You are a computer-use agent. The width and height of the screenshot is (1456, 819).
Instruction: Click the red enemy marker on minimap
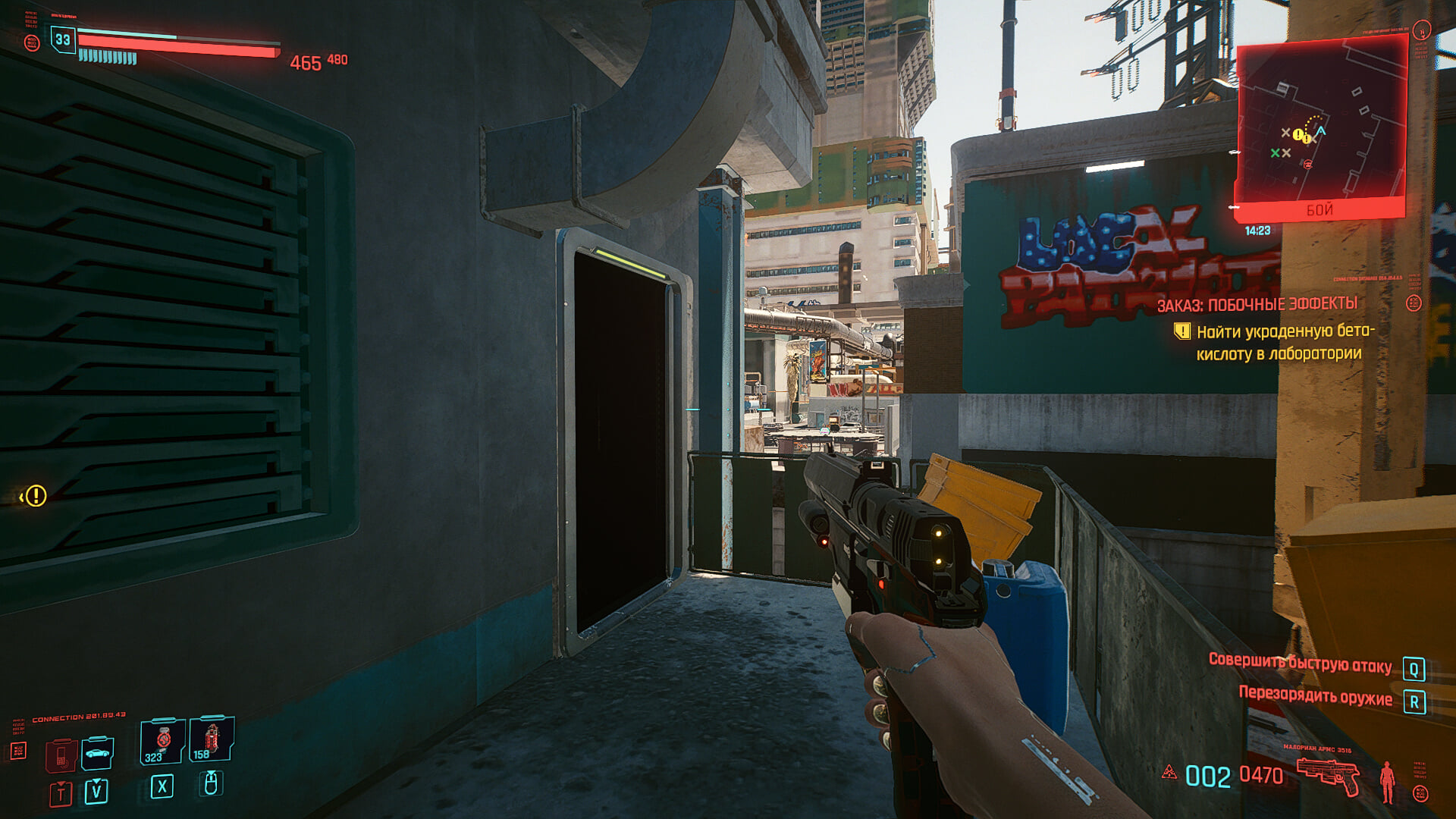(1307, 164)
